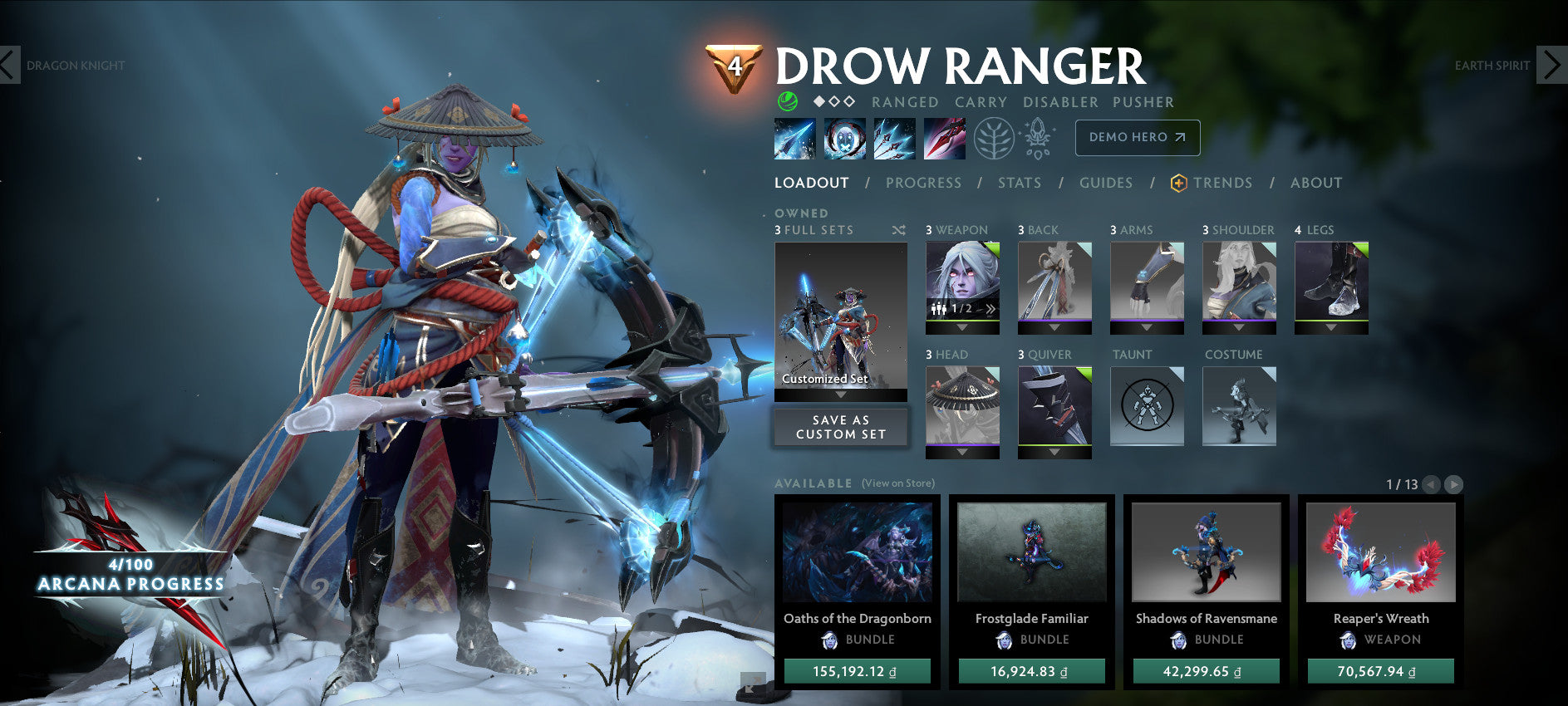Open the Head slot dropdown arrow
The height and width of the screenshot is (706, 1568).
[x=964, y=452]
